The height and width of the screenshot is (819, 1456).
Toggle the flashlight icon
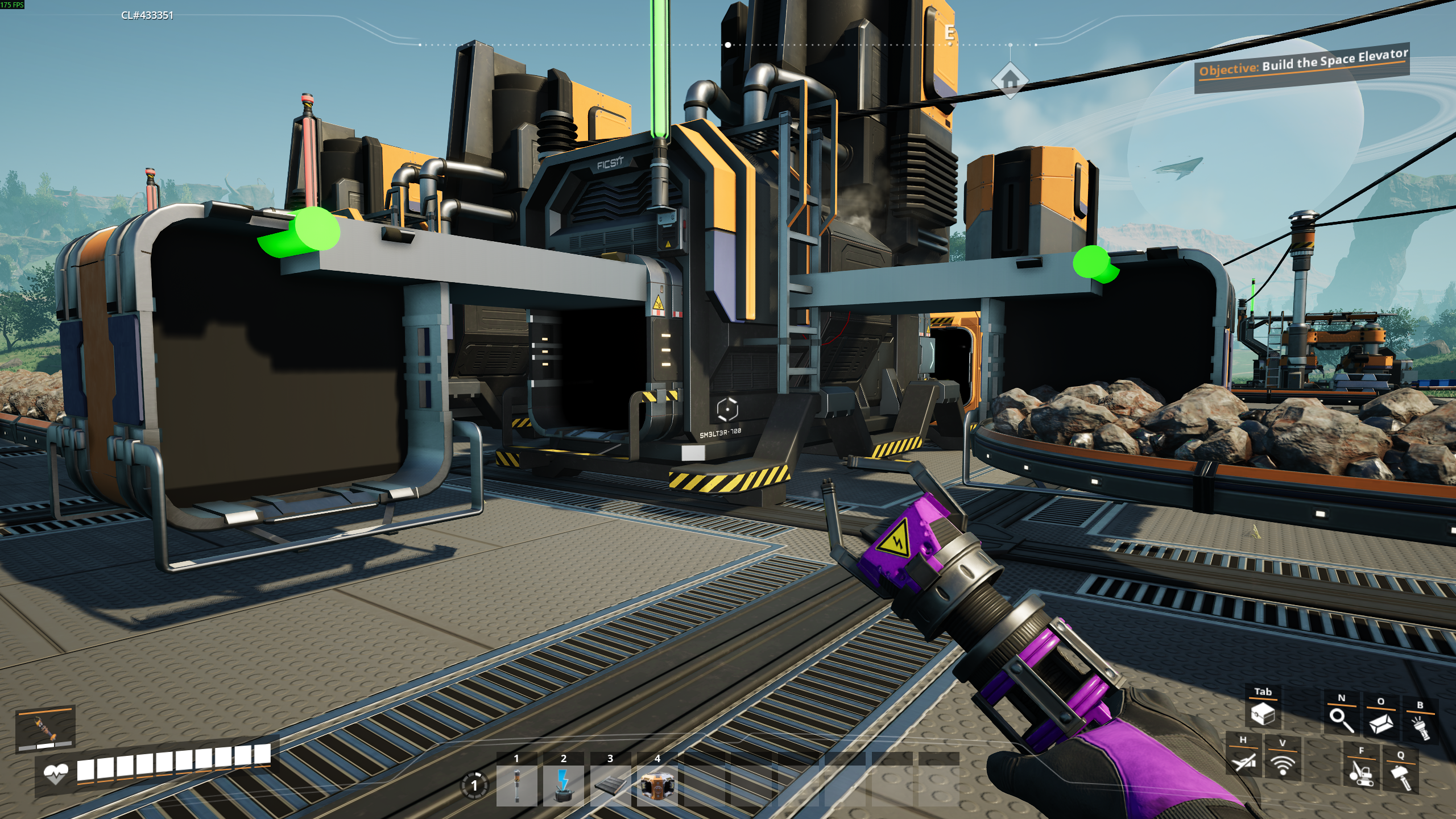(1420, 727)
